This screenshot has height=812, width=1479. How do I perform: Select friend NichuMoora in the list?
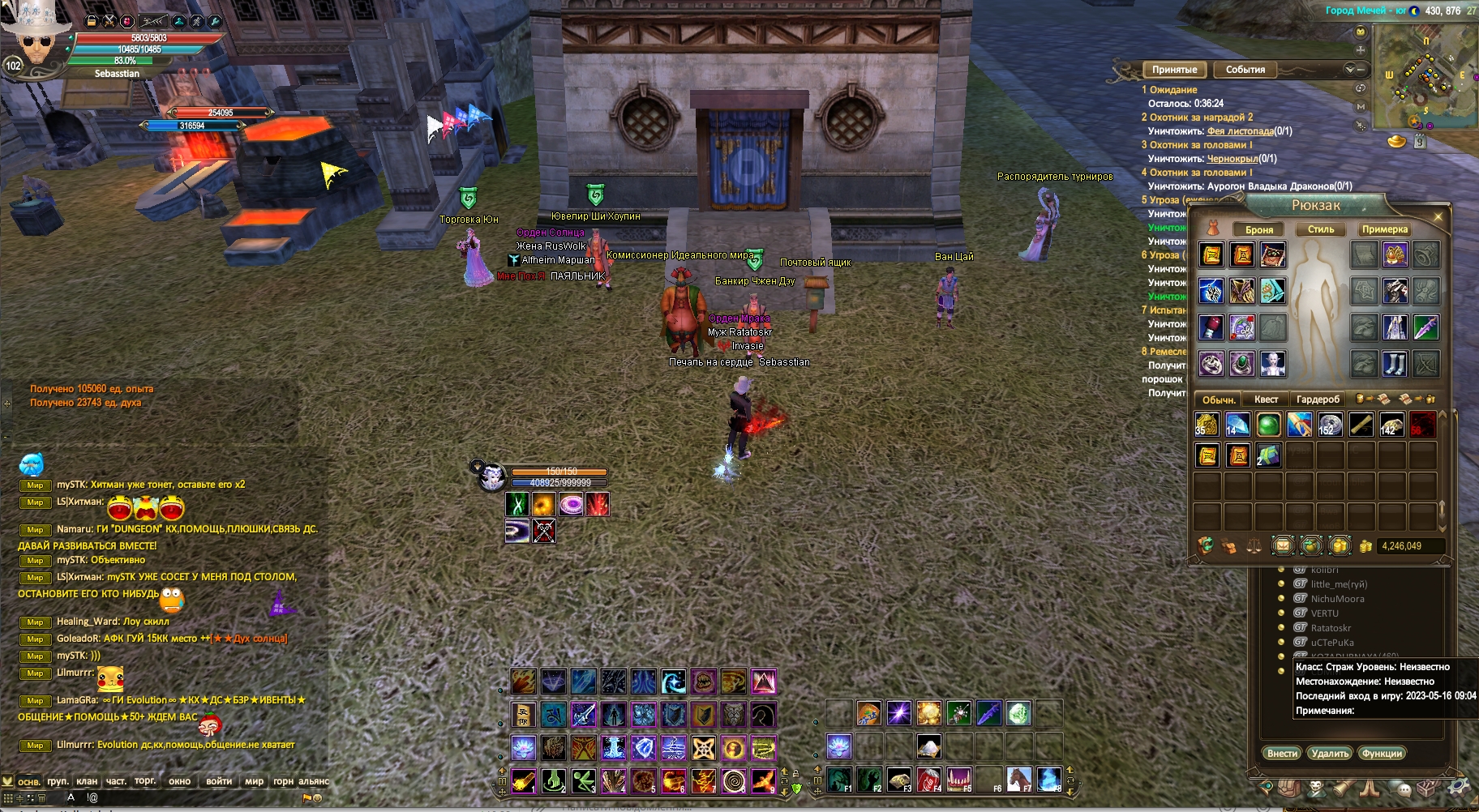pos(1337,599)
